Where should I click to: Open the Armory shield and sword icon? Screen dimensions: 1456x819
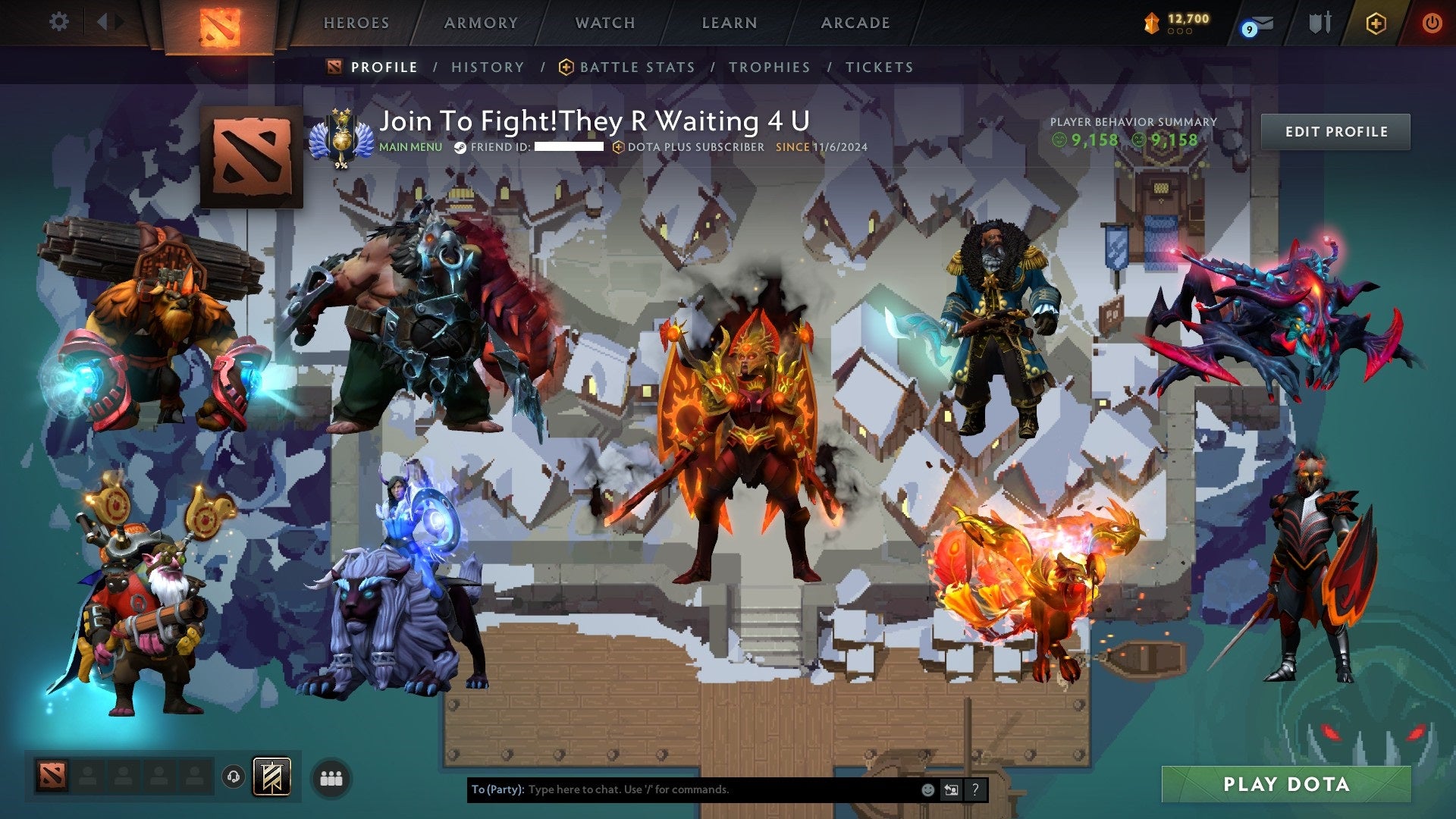1319,22
